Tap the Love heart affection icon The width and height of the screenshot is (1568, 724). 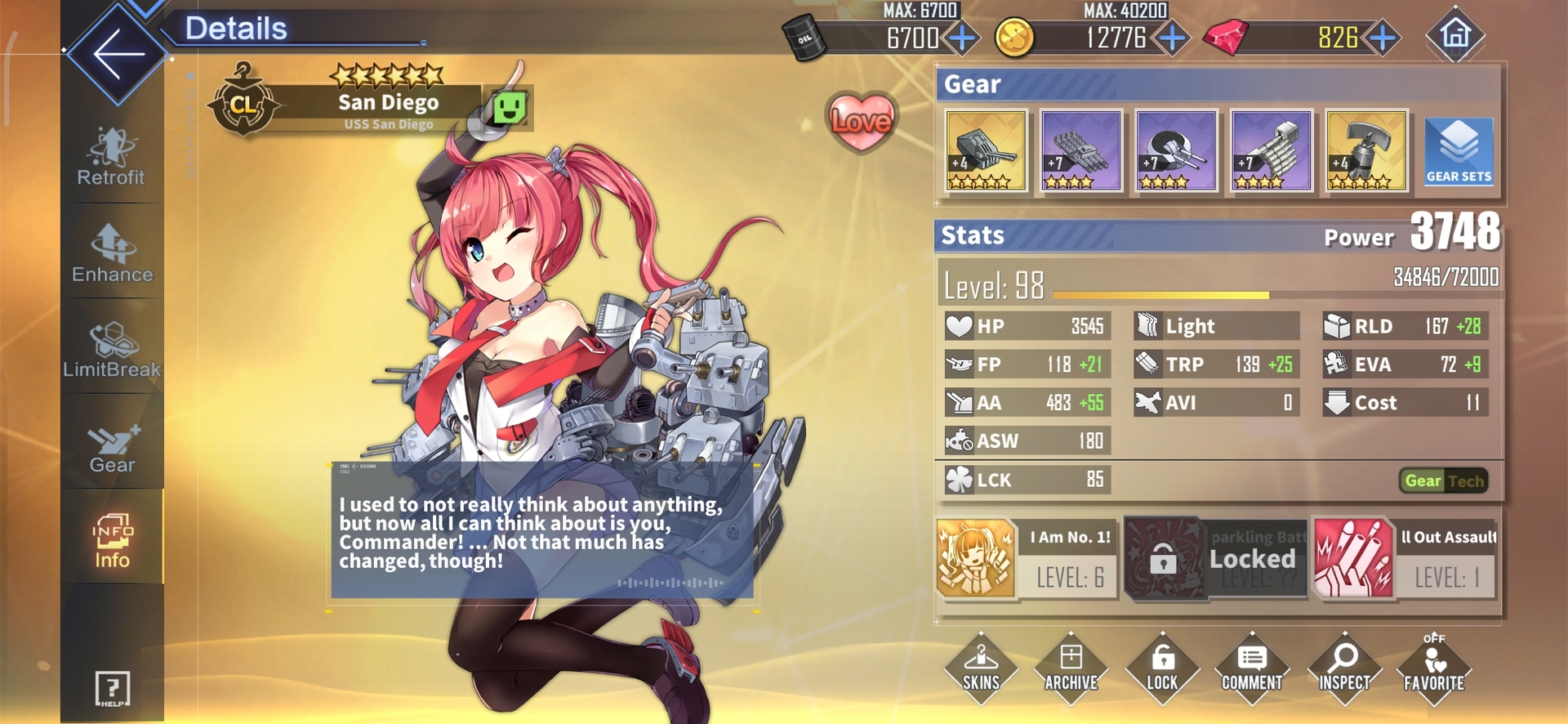click(x=861, y=121)
